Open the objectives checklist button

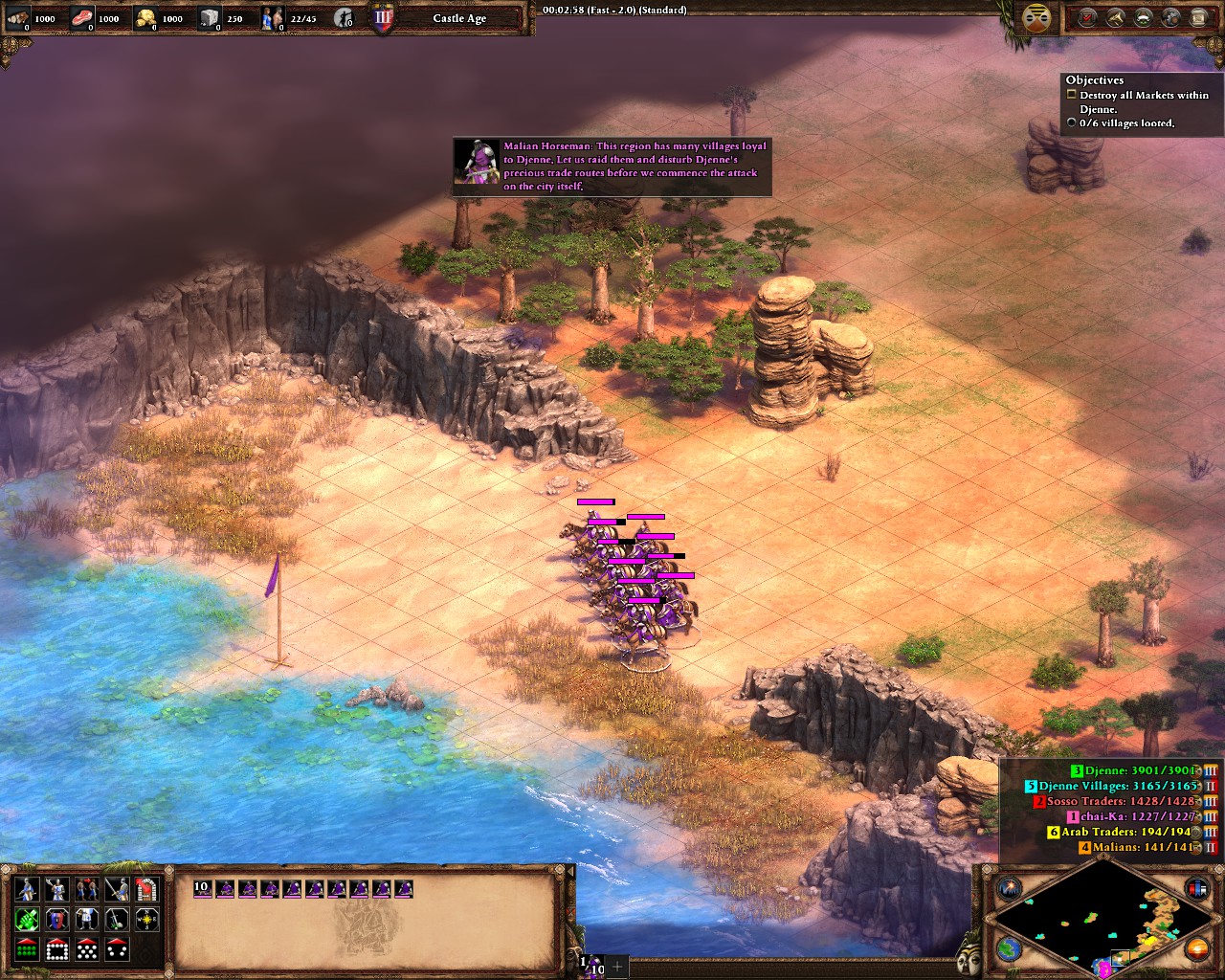[1087, 17]
